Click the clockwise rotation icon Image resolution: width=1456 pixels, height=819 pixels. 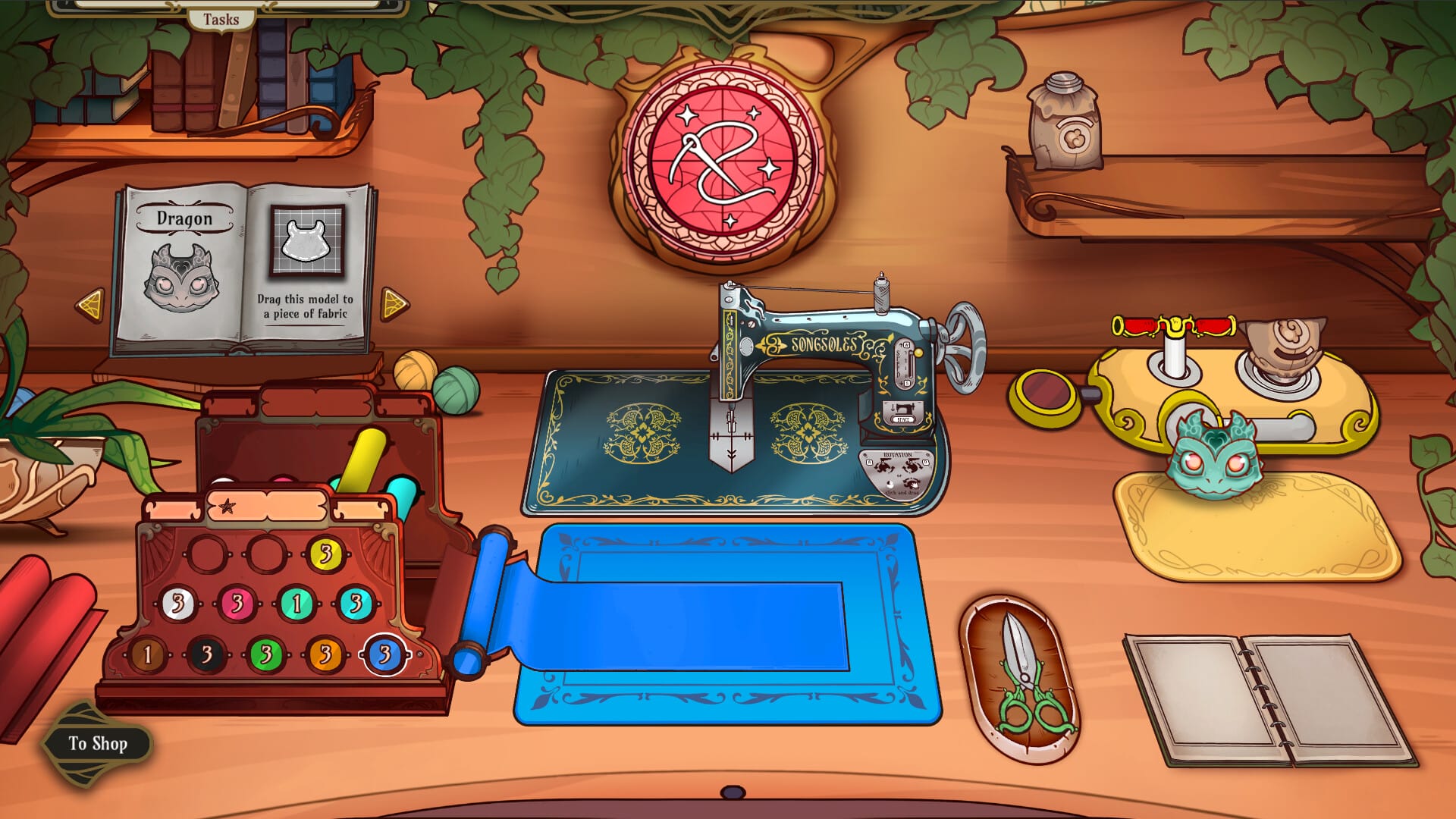point(912,466)
